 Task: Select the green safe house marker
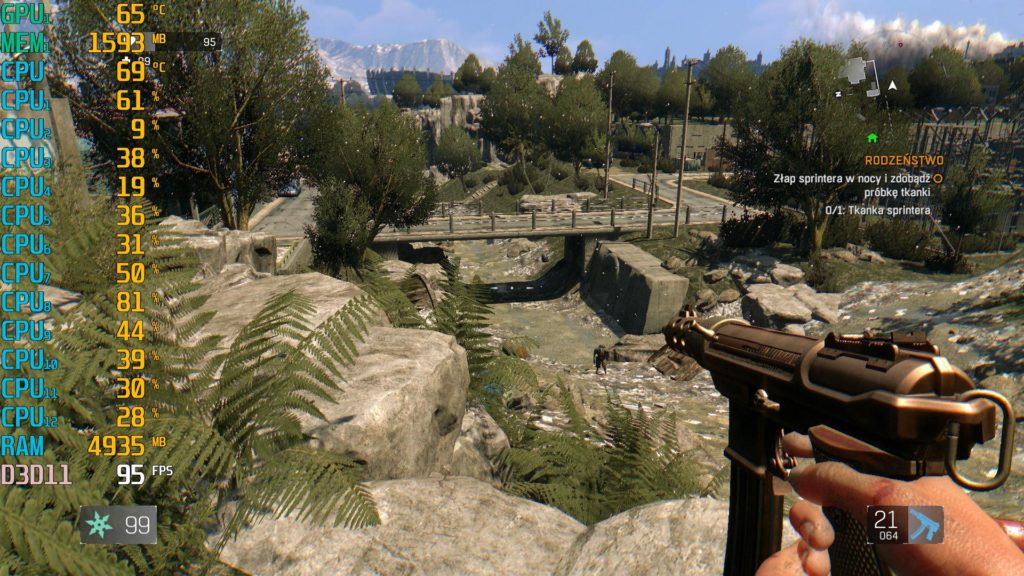click(872, 137)
